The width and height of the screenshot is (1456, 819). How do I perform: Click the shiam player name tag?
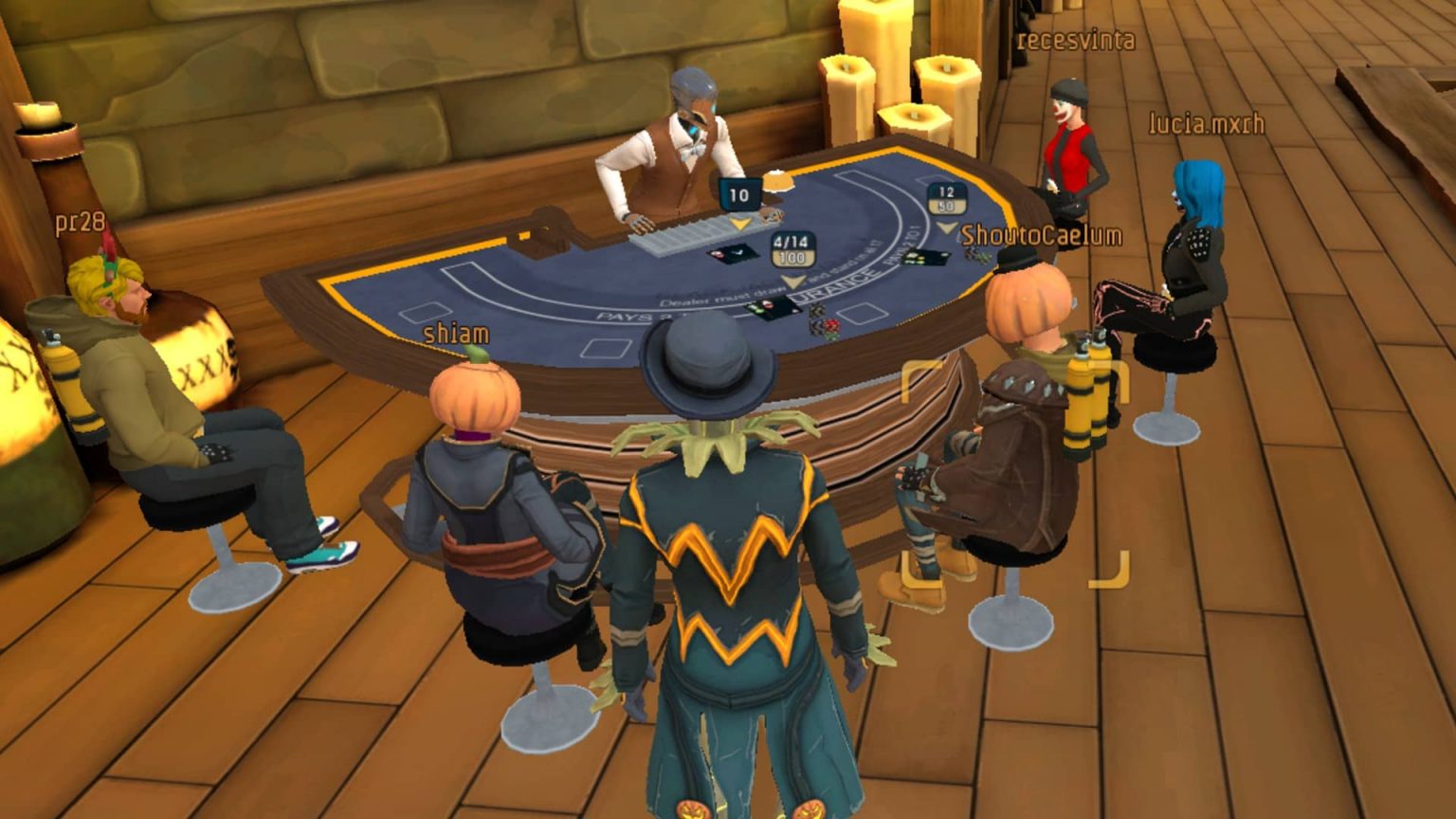coord(456,334)
